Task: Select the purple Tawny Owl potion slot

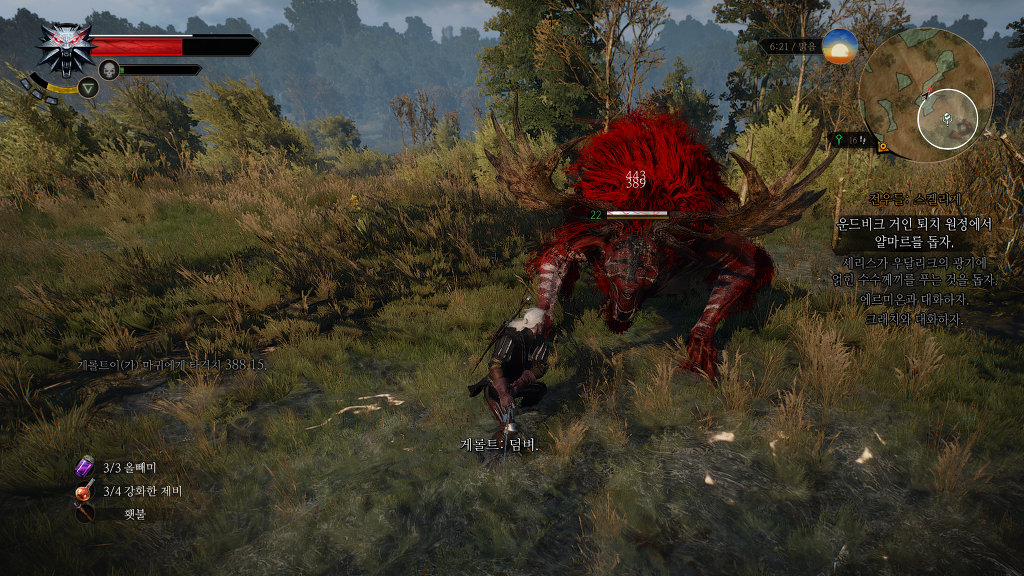Action: point(86,467)
